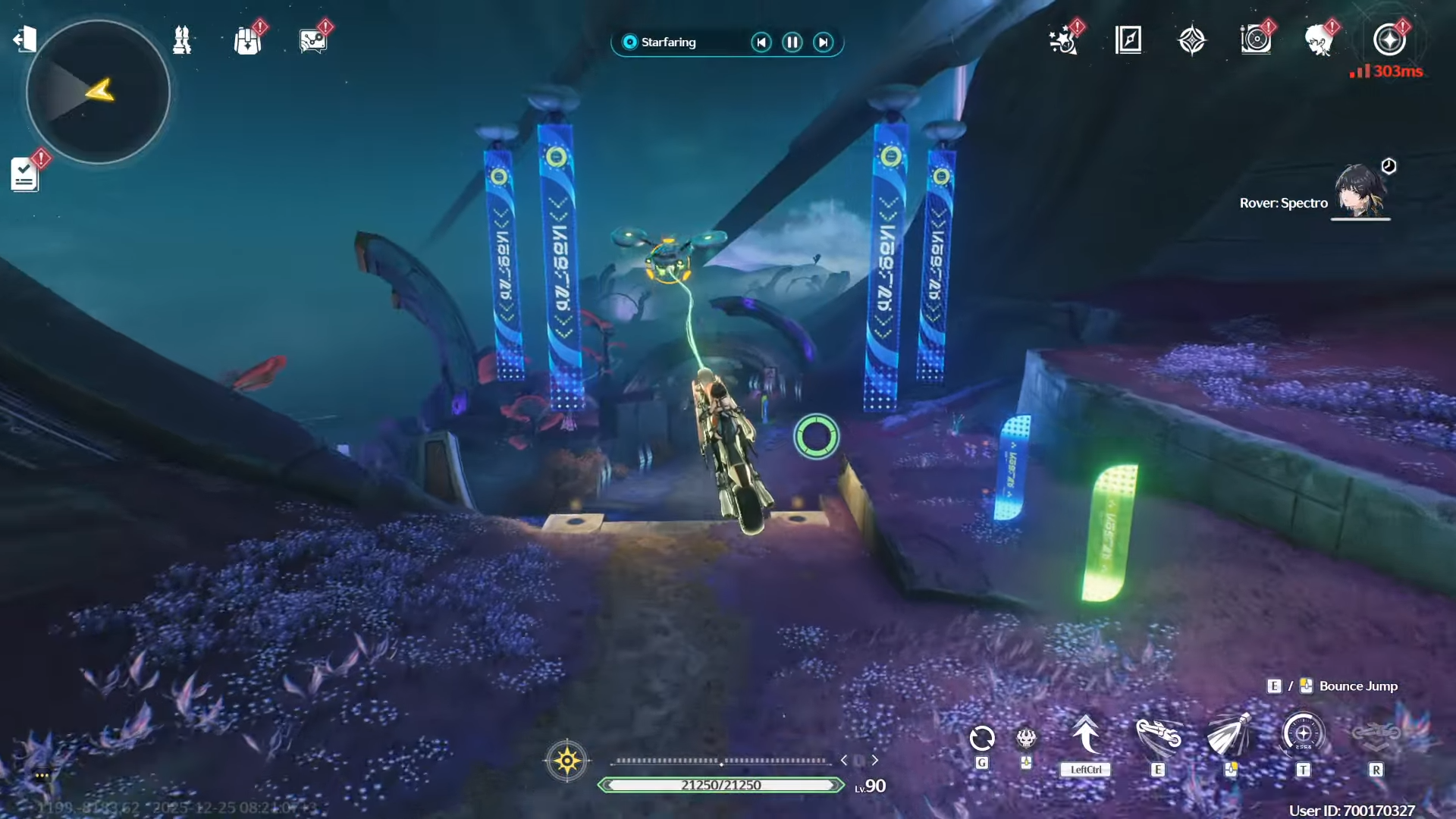Image resolution: width=1456 pixels, height=819 pixels.
Task: Click the exit door icon
Action: coord(24,39)
